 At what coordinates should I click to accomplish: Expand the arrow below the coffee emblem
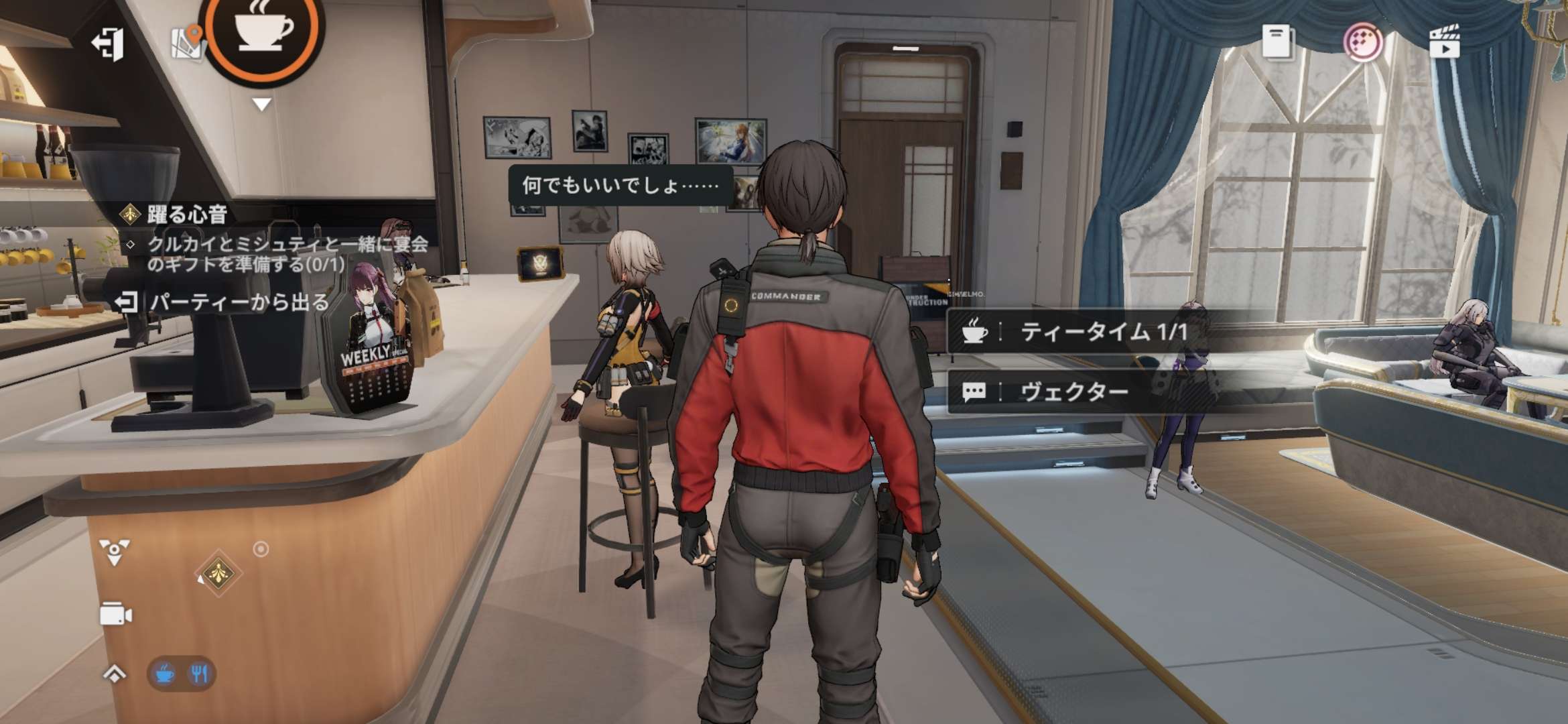[x=261, y=105]
